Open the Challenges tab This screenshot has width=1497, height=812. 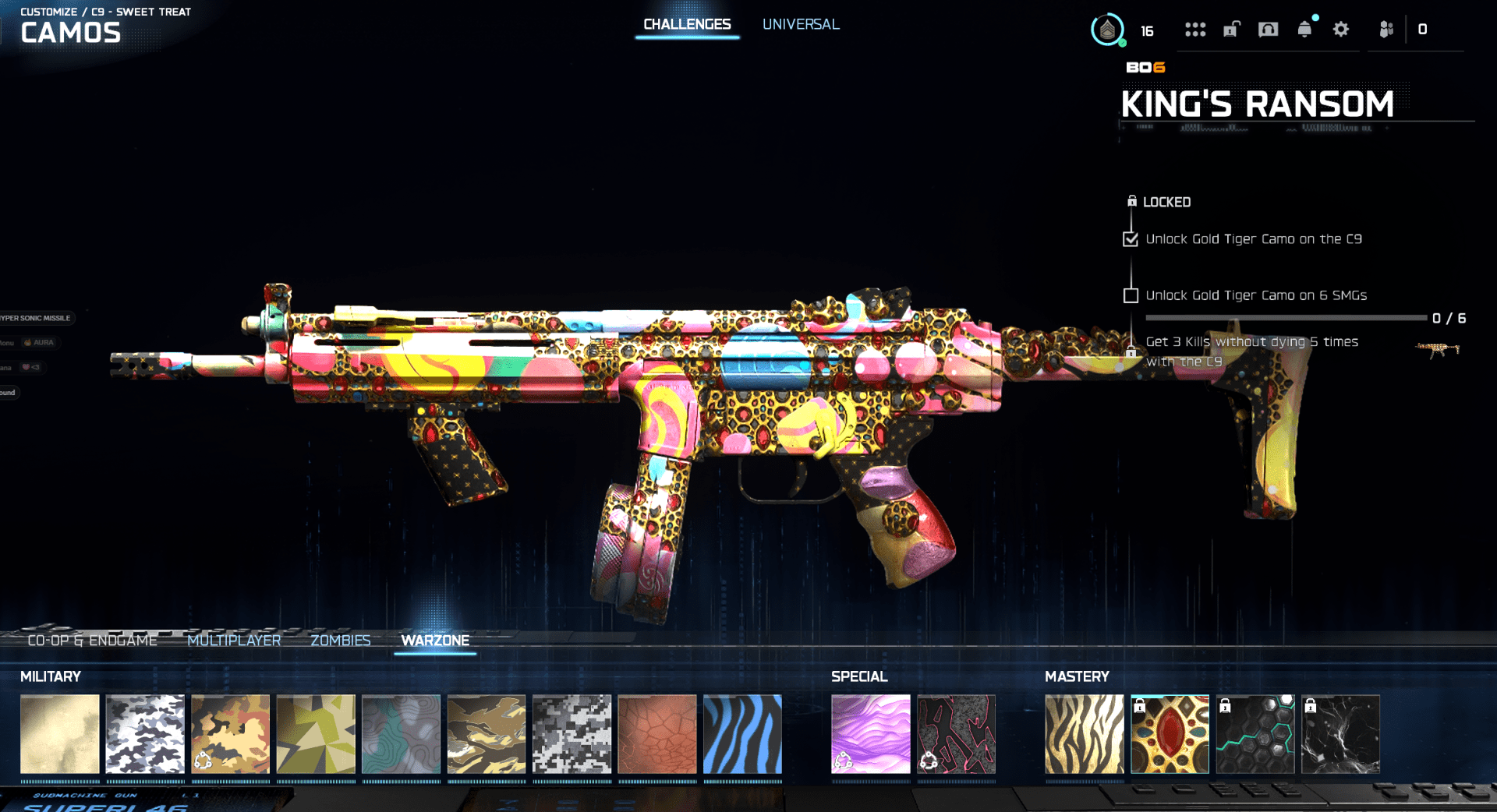687,25
